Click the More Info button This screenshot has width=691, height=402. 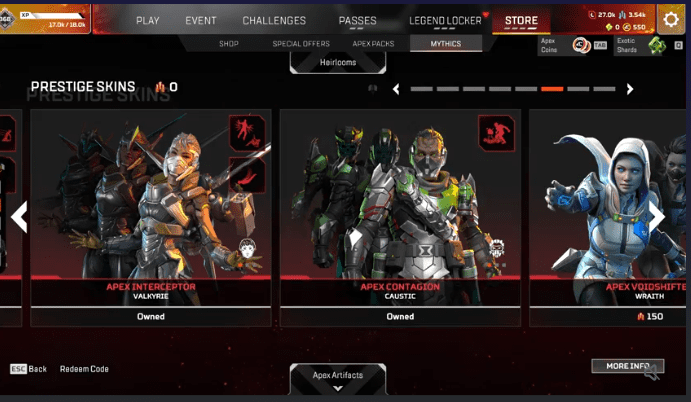tap(627, 366)
